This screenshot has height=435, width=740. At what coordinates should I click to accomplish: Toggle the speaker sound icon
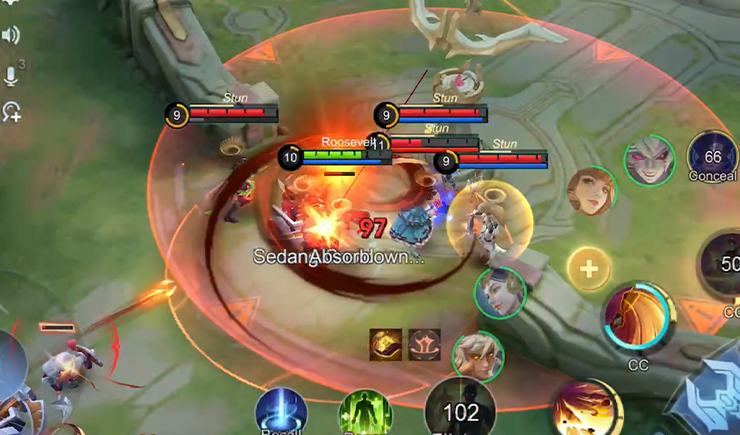pyautogui.click(x=12, y=36)
